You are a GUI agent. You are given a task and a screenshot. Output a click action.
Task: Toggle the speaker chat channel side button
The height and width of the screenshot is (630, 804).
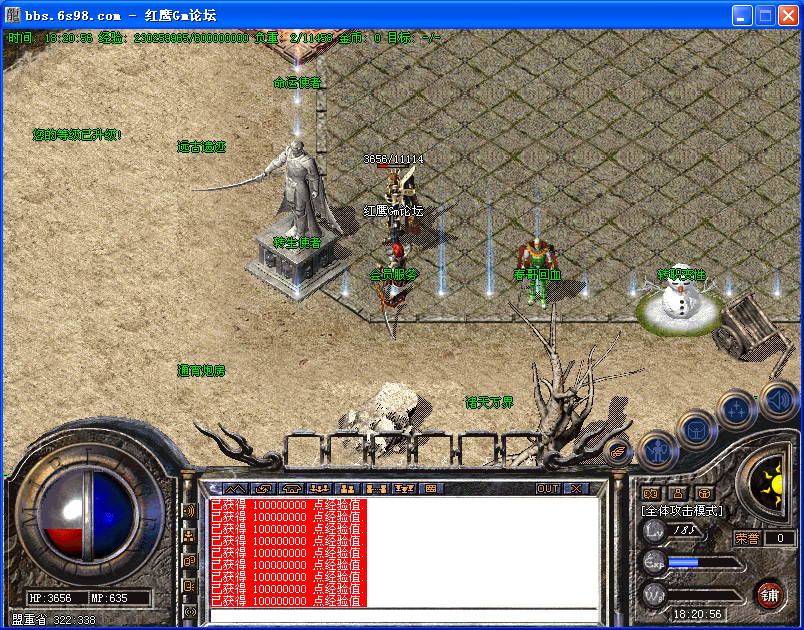(x=189, y=511)
